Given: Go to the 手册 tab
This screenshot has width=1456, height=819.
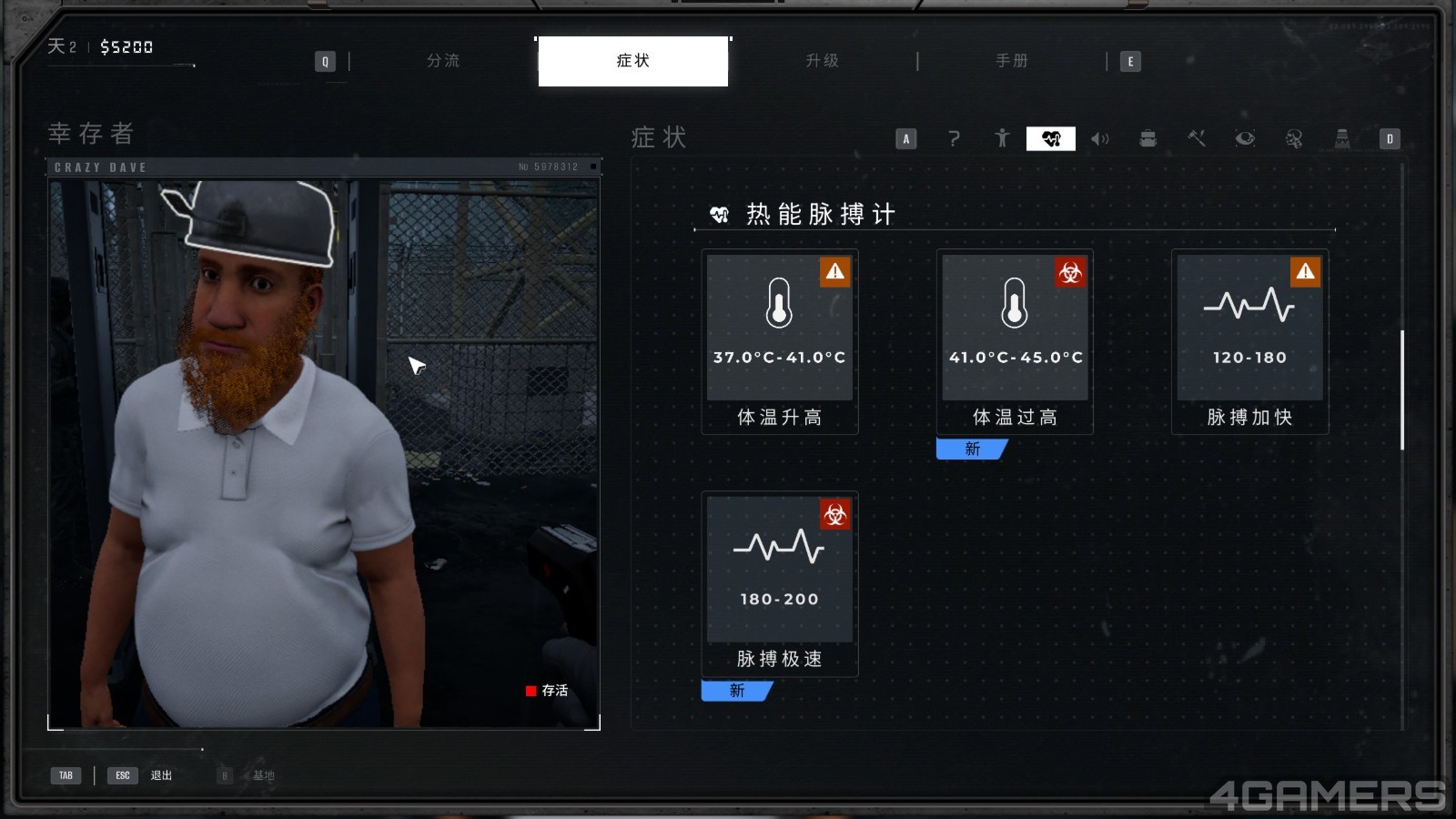Looking at the screenshot, I should [x=1011, y=61].
